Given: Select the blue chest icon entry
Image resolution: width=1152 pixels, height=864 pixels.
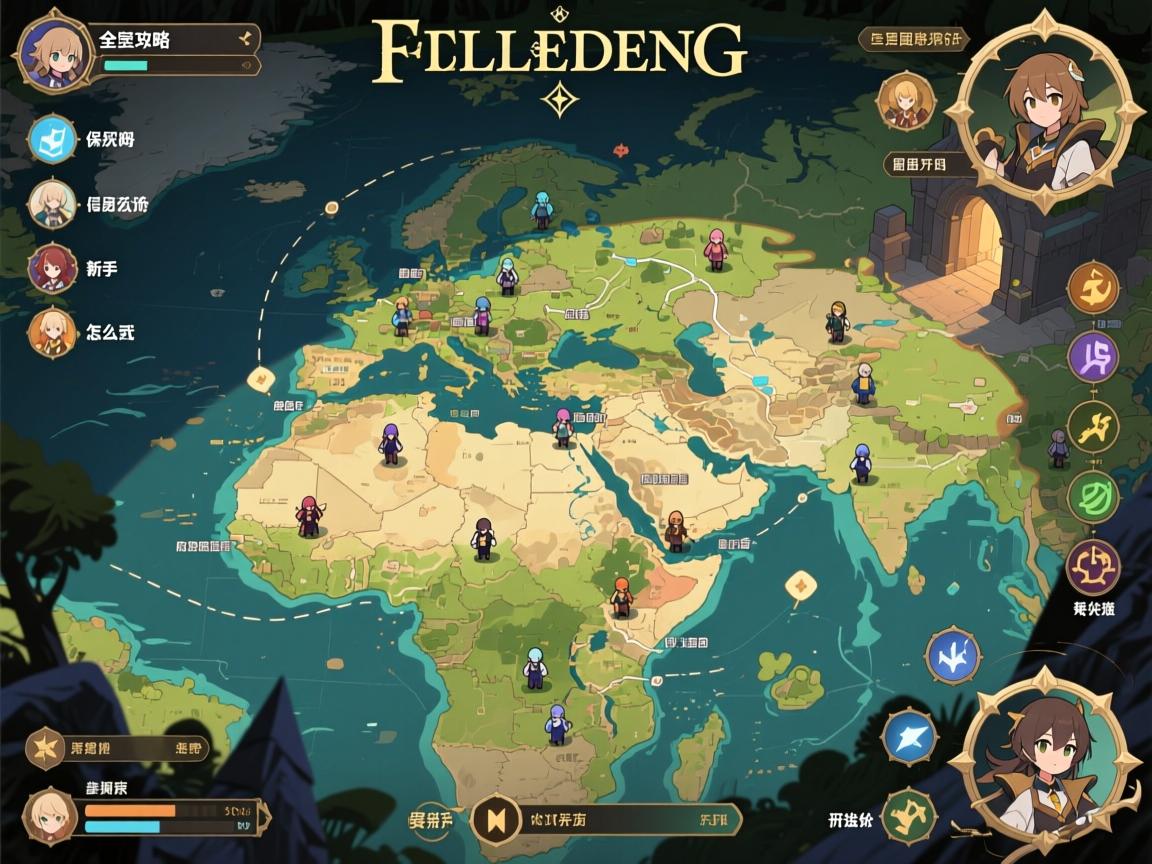Looking at the screenshot, I should (x=52, y=140).
